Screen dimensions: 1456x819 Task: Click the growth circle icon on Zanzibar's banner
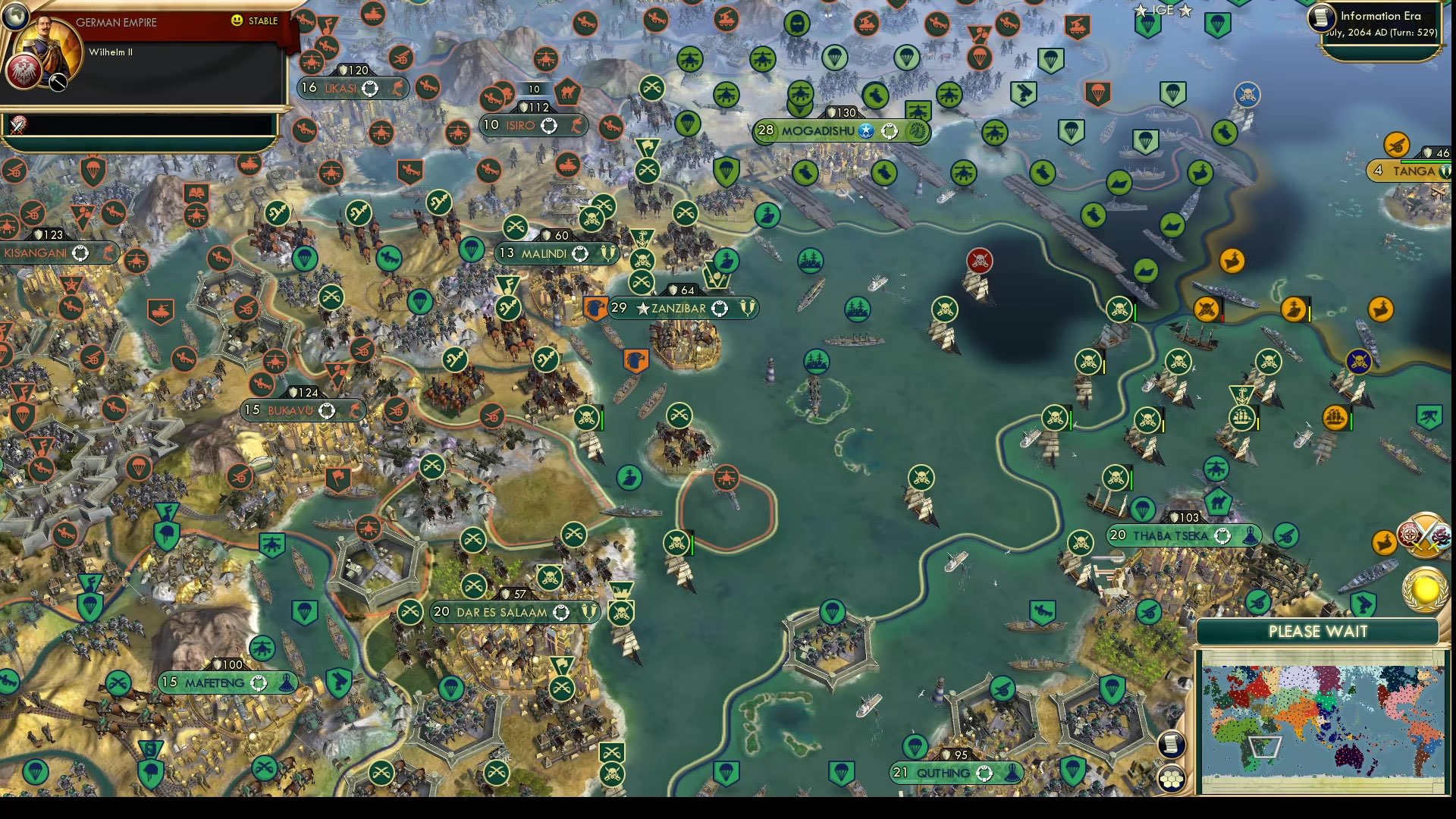[719, 309]
